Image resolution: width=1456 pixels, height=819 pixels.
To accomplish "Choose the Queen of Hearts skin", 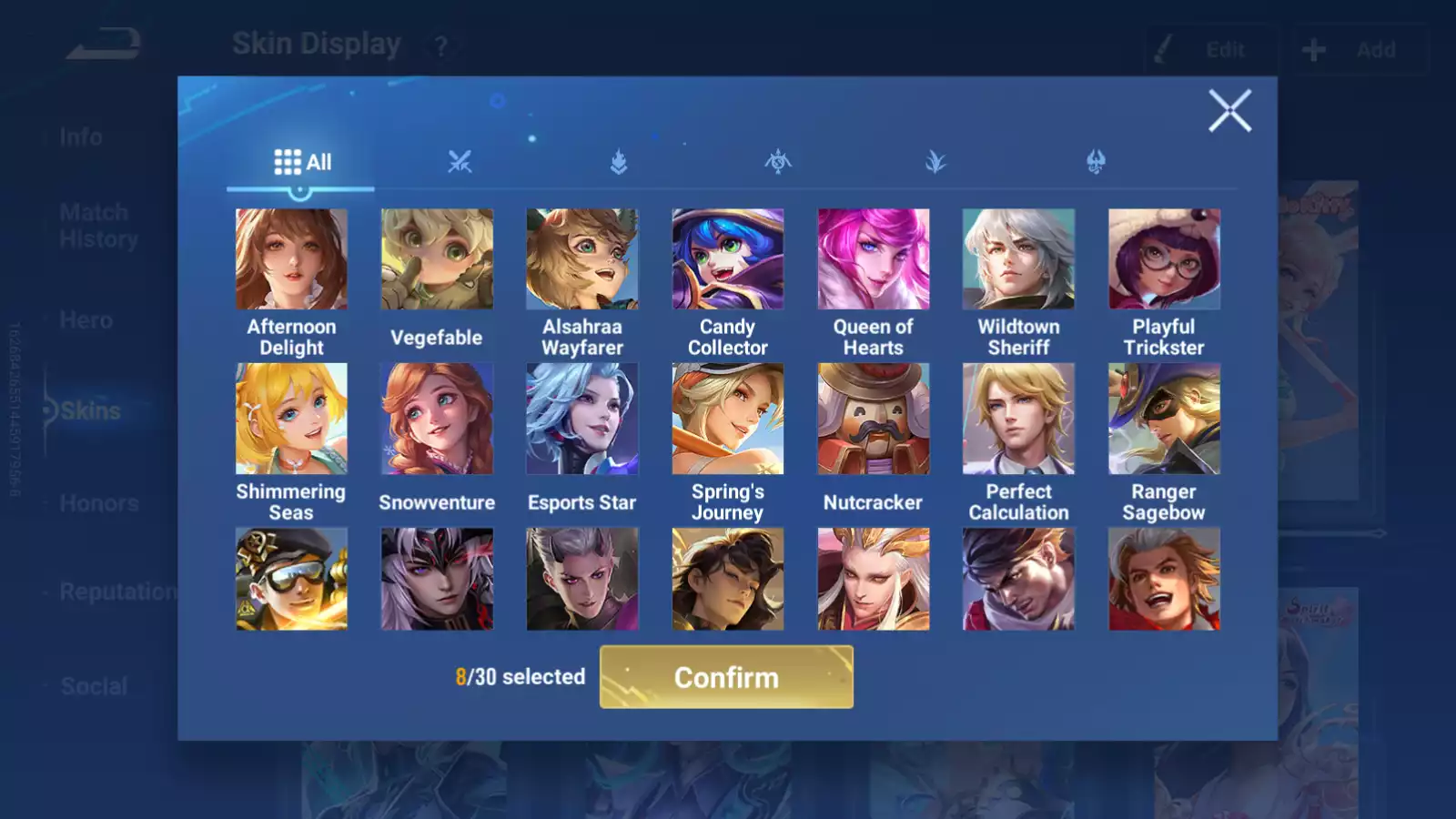I will point(873,259).
